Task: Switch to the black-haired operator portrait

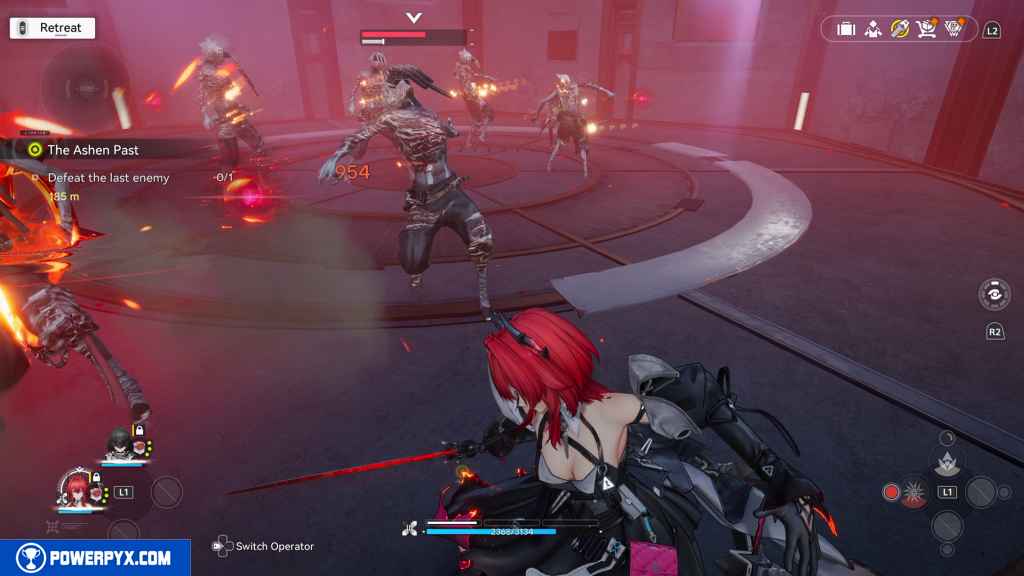Action: (118, 443)
